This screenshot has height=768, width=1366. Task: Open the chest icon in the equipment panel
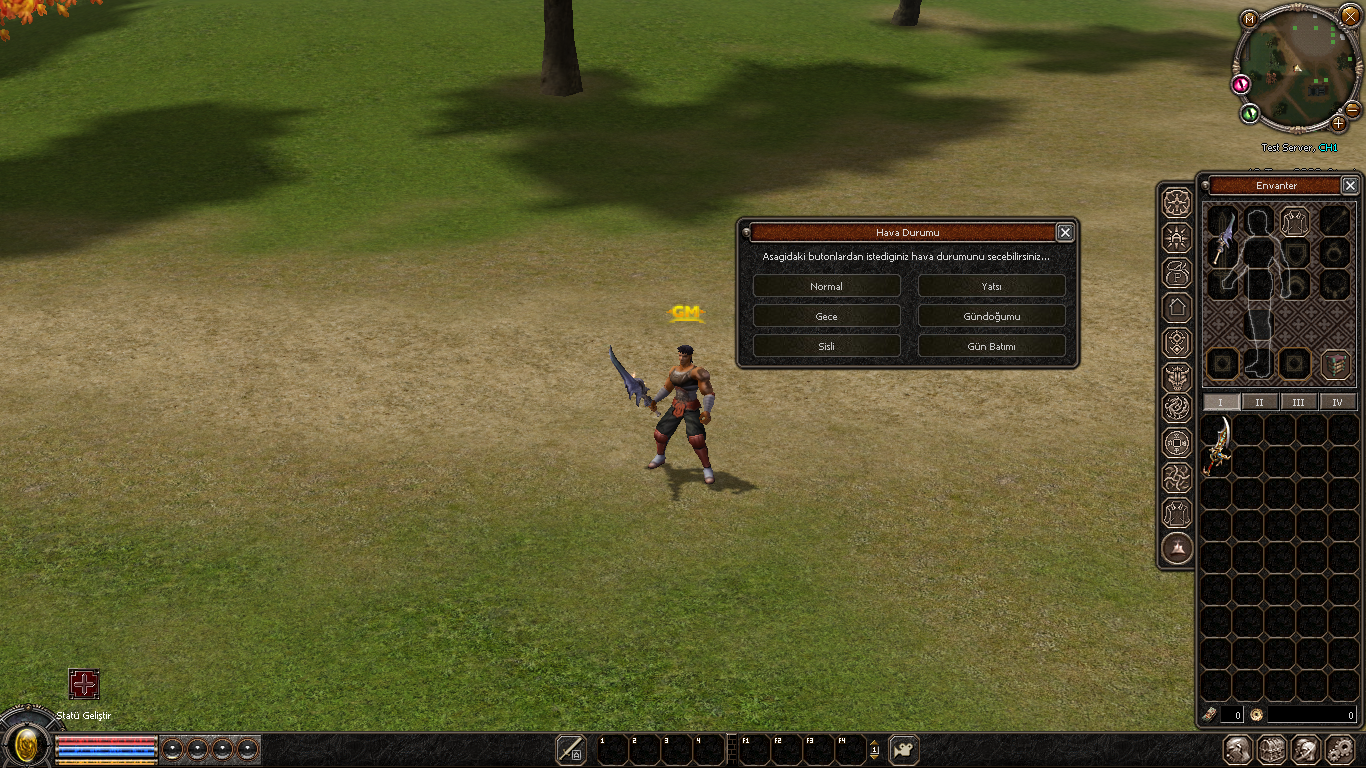(x=1336, y=364)
